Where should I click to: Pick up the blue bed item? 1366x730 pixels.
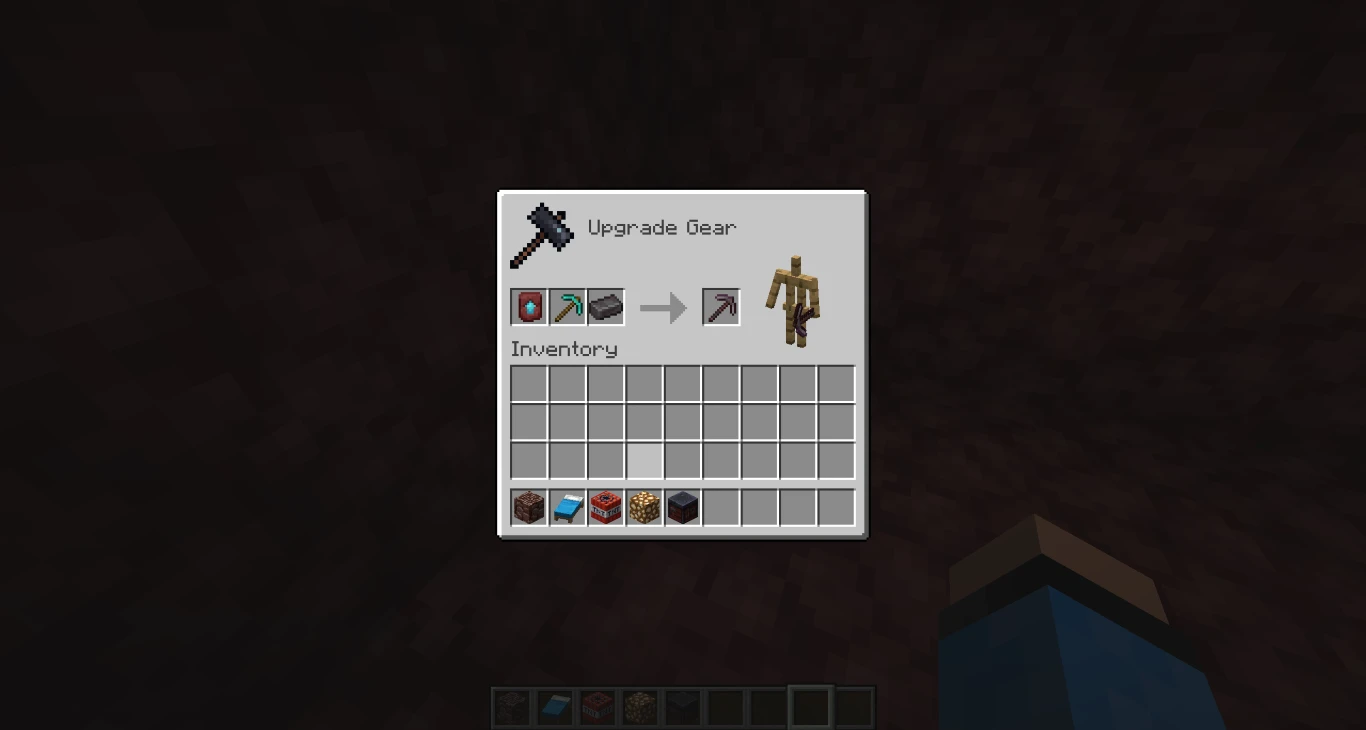pos(567,507)
